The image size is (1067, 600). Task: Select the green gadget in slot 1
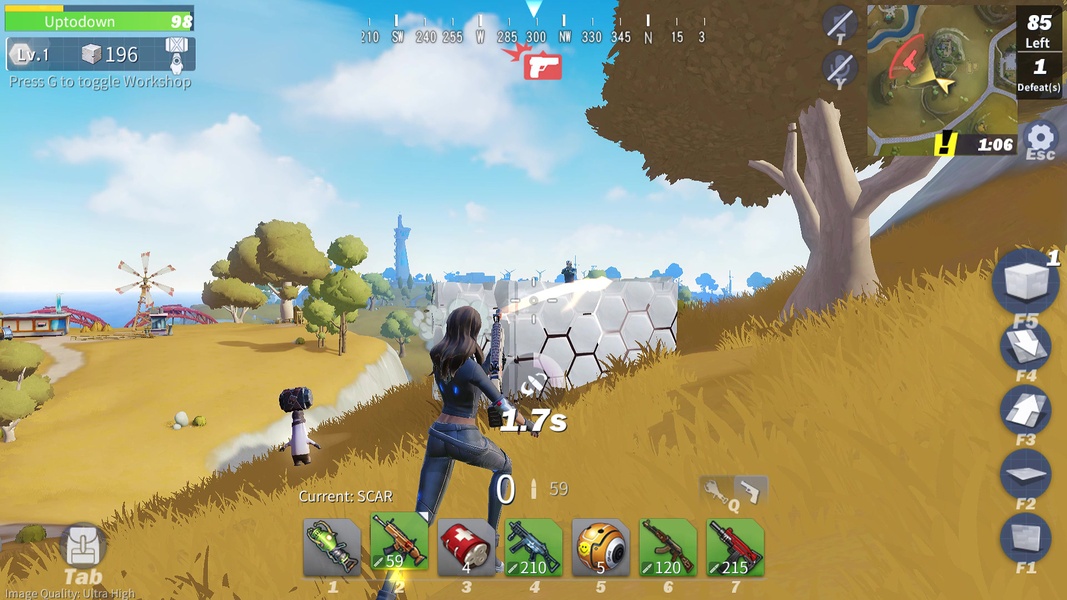coord(332,547)
